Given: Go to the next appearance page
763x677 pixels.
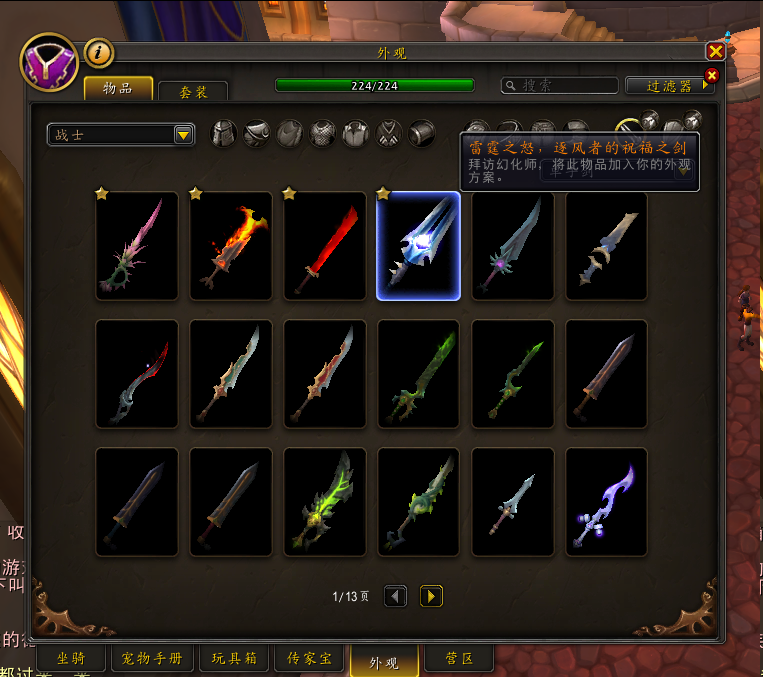Looking at the screenshot, I should click(431, 596).
